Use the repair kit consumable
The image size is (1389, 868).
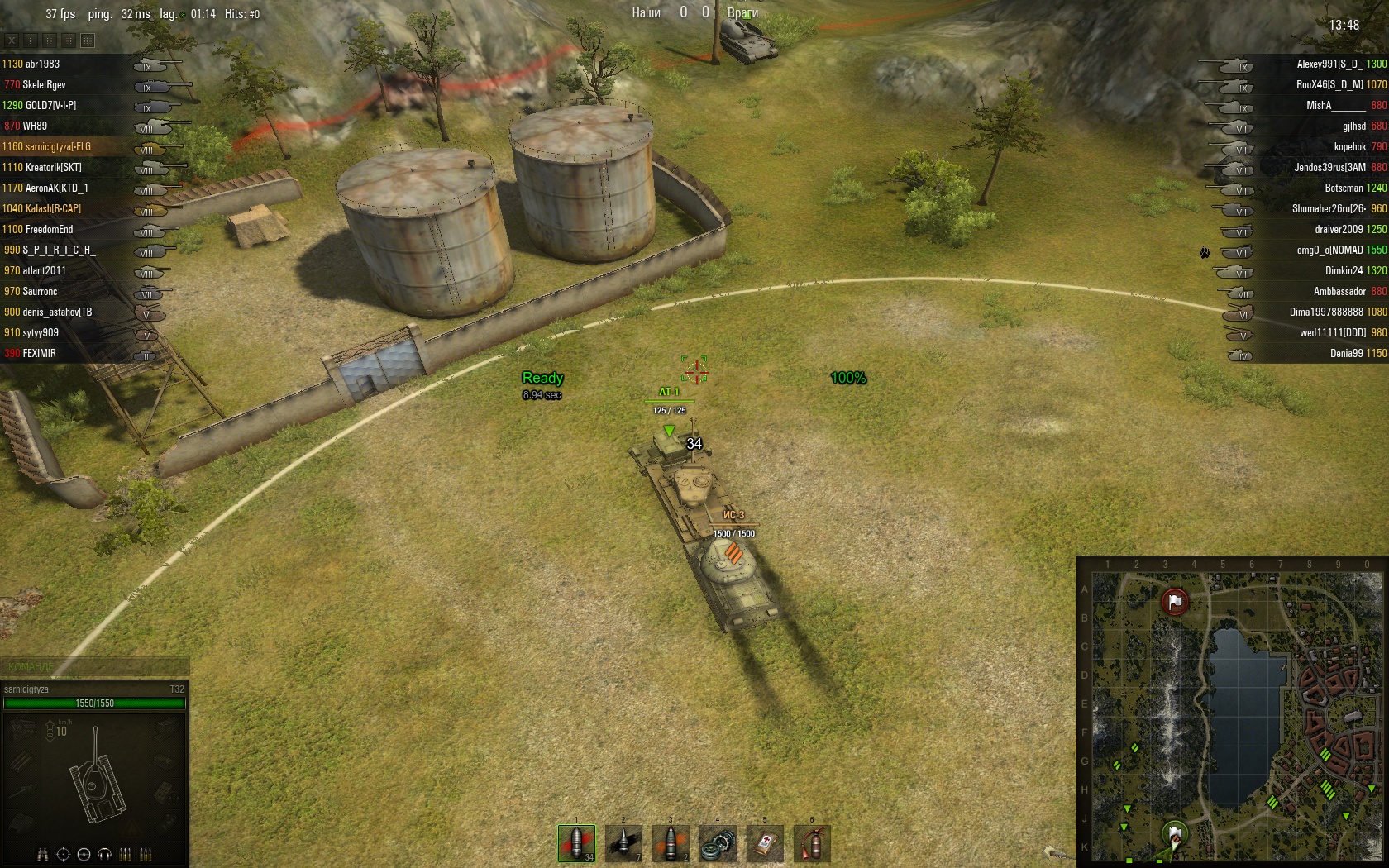(718, 843)
